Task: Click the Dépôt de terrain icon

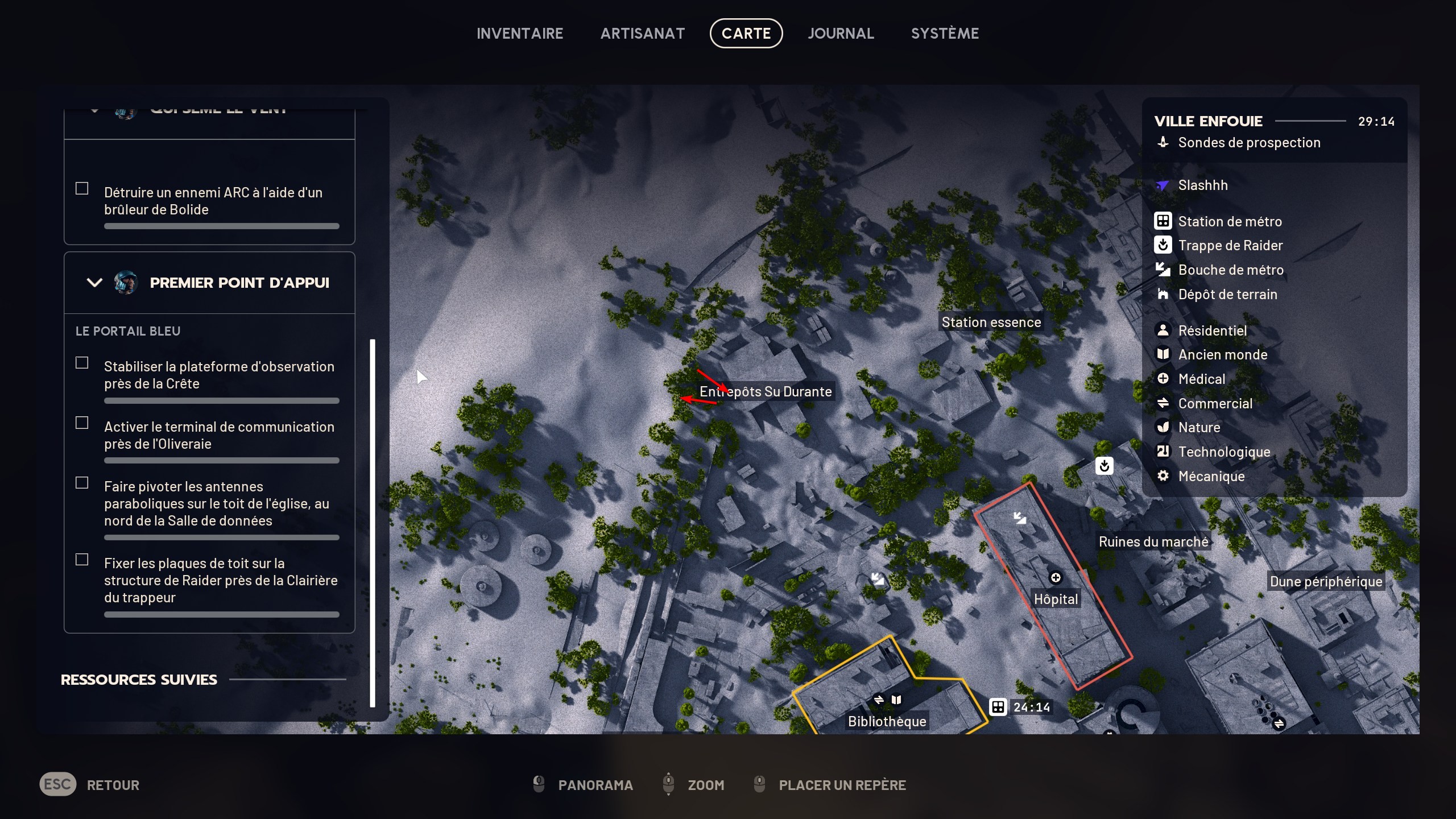Action: click(1164, 295)
